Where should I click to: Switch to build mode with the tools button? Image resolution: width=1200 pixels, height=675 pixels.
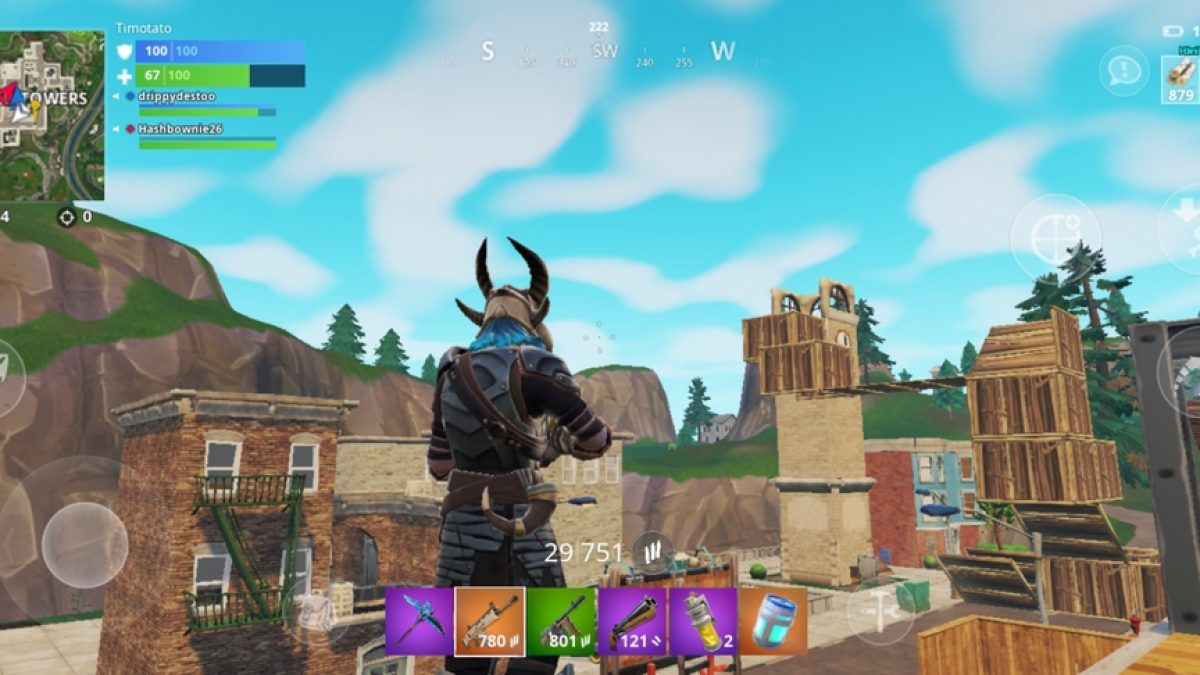(880, 610)
